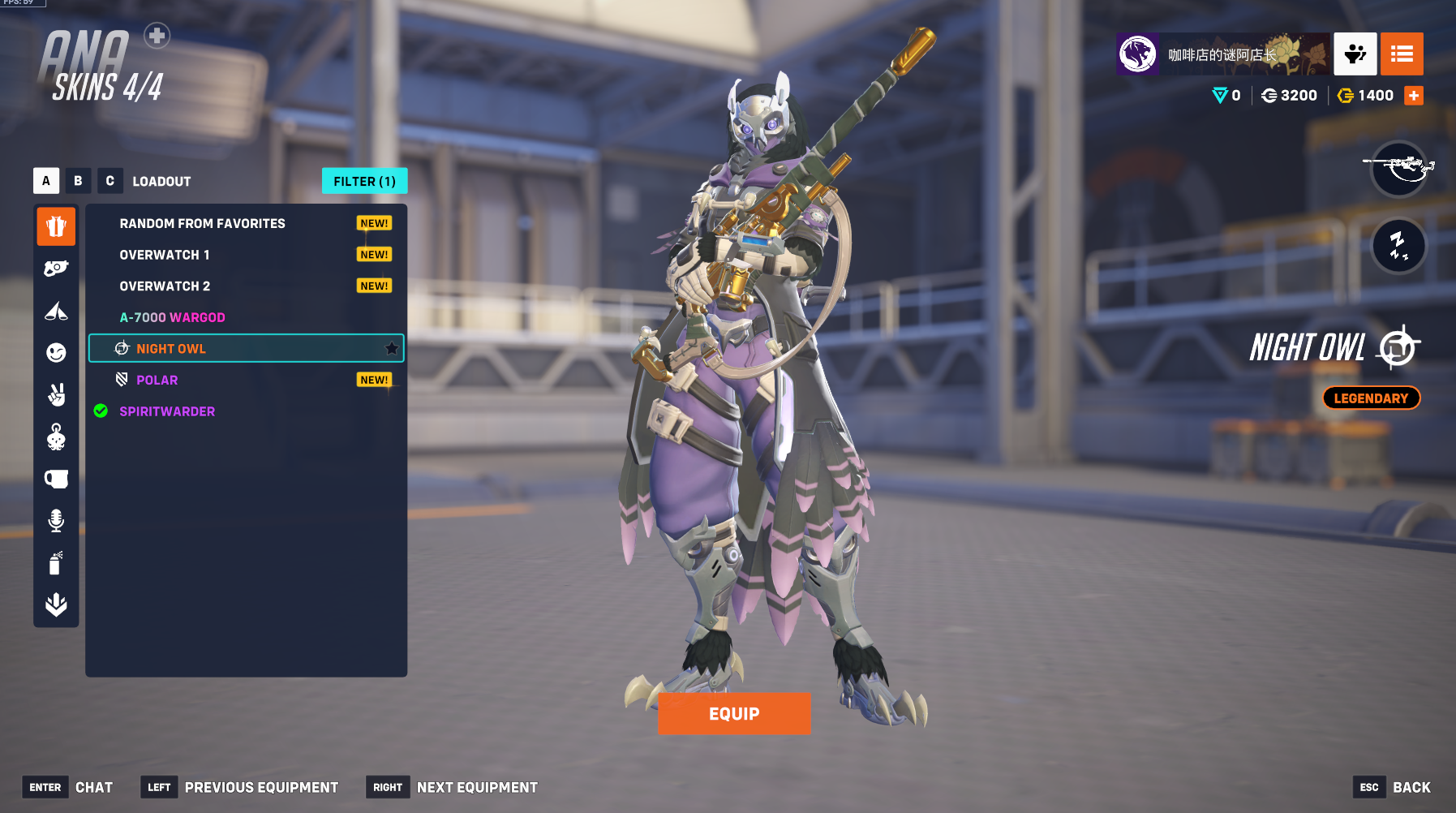Screen dimensions: 1456x813
Task: Switch to loadout C
Action: tap(110, 181)
